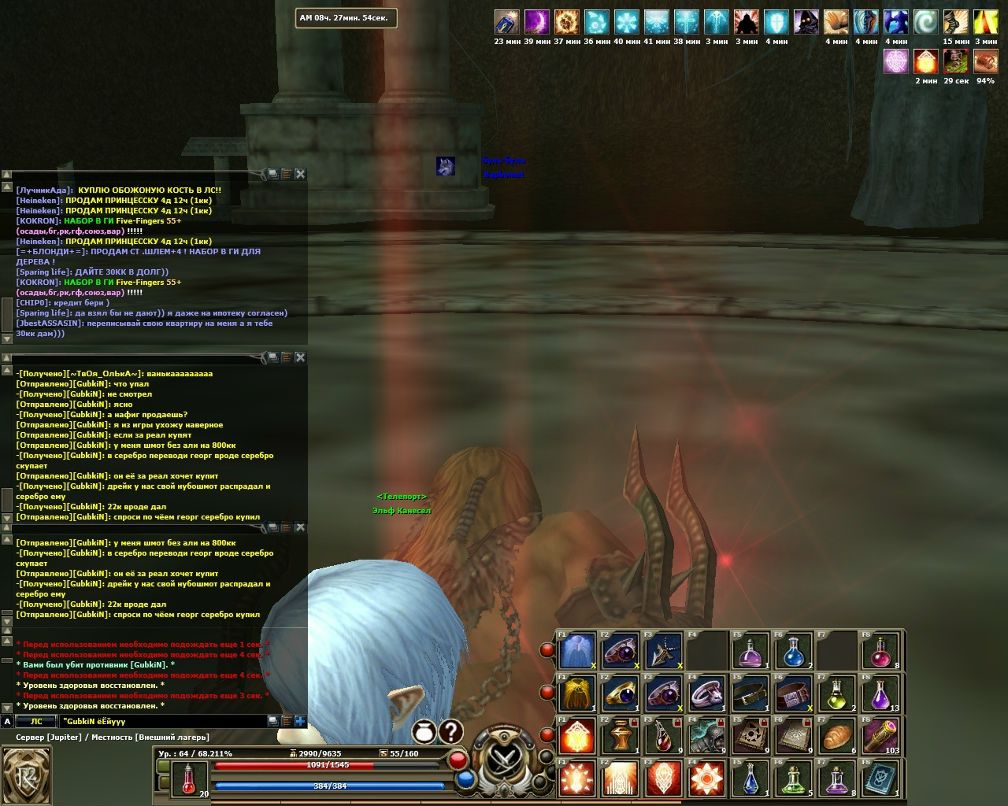
Task: Use the red potion quick slot beside health bar
Action: (x=189, y=778)
